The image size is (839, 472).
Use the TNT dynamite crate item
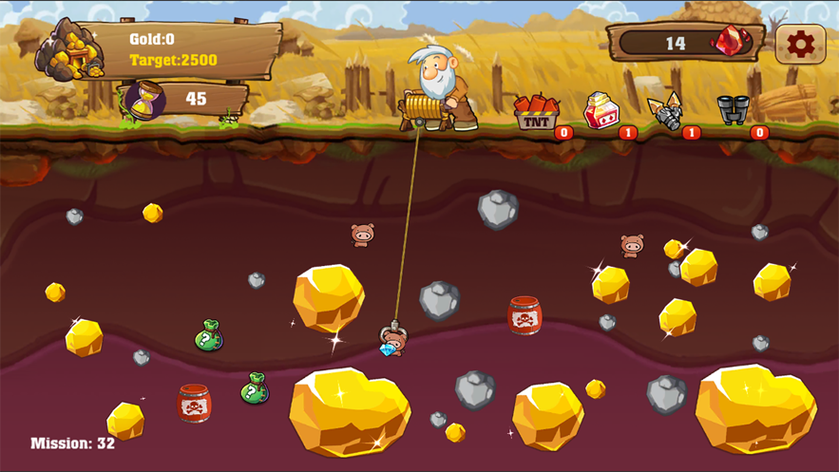pyautogui.click(x=536, y=113)
